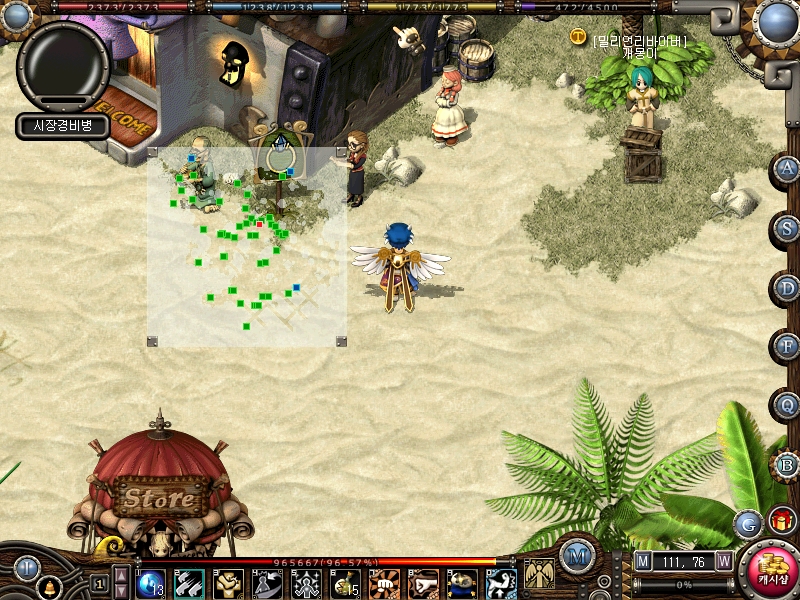Activate the blue orb skill in hotbar
This screenshot has width=800, height=600.
150,583
